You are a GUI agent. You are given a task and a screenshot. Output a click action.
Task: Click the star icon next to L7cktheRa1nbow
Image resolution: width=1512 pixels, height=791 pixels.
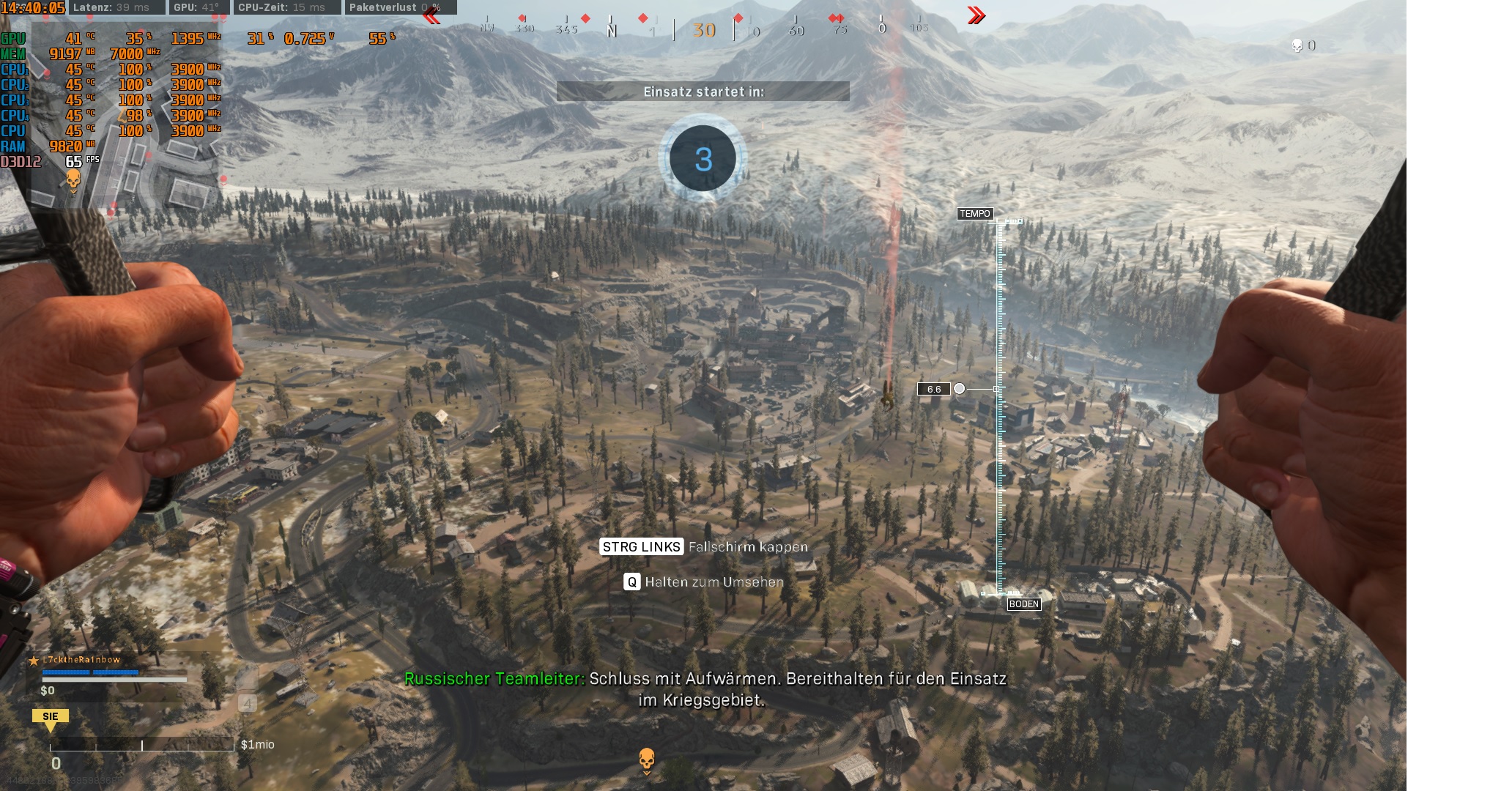coord(35,659)
